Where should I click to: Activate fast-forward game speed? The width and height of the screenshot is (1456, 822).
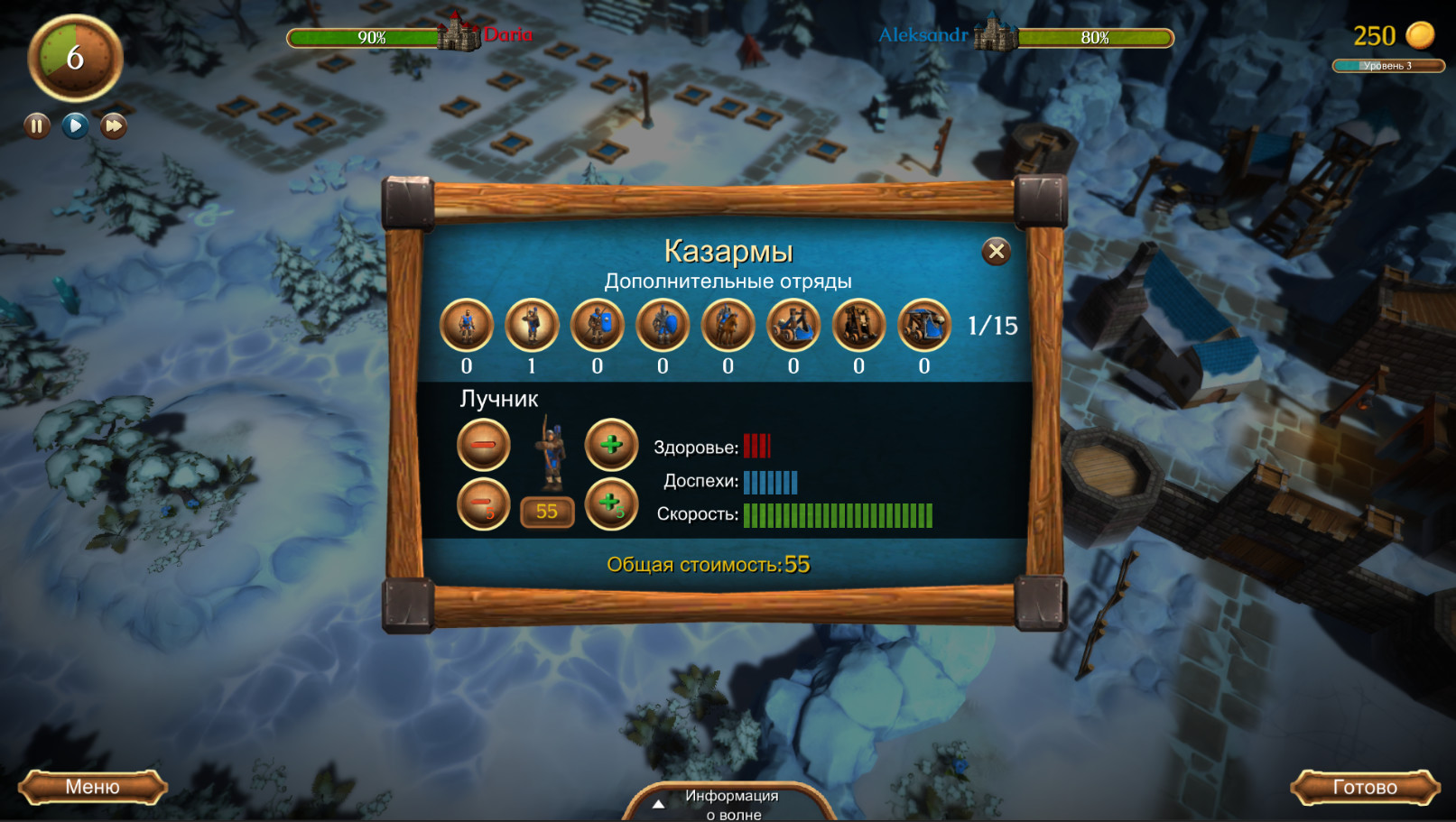(x=112, y=126)
